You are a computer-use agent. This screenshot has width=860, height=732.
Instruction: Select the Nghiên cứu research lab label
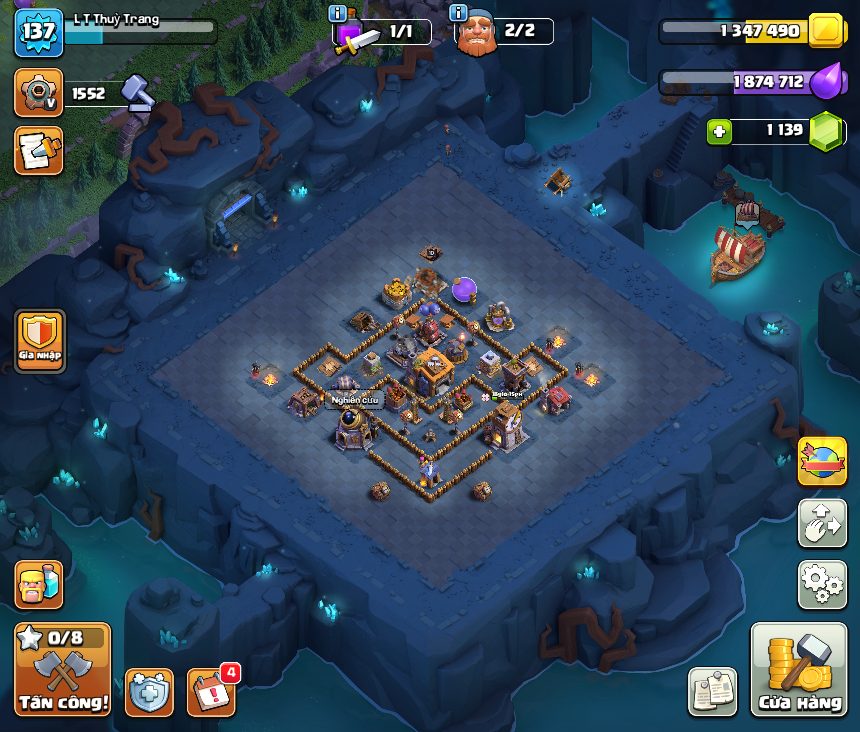tap(355, 400)
